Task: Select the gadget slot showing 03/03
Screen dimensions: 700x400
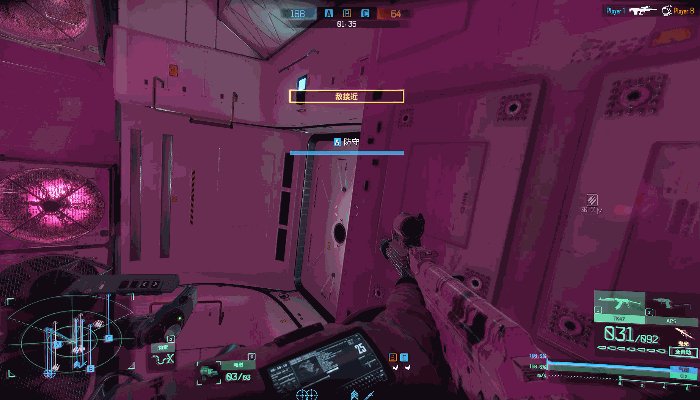Action: [222, 372]
